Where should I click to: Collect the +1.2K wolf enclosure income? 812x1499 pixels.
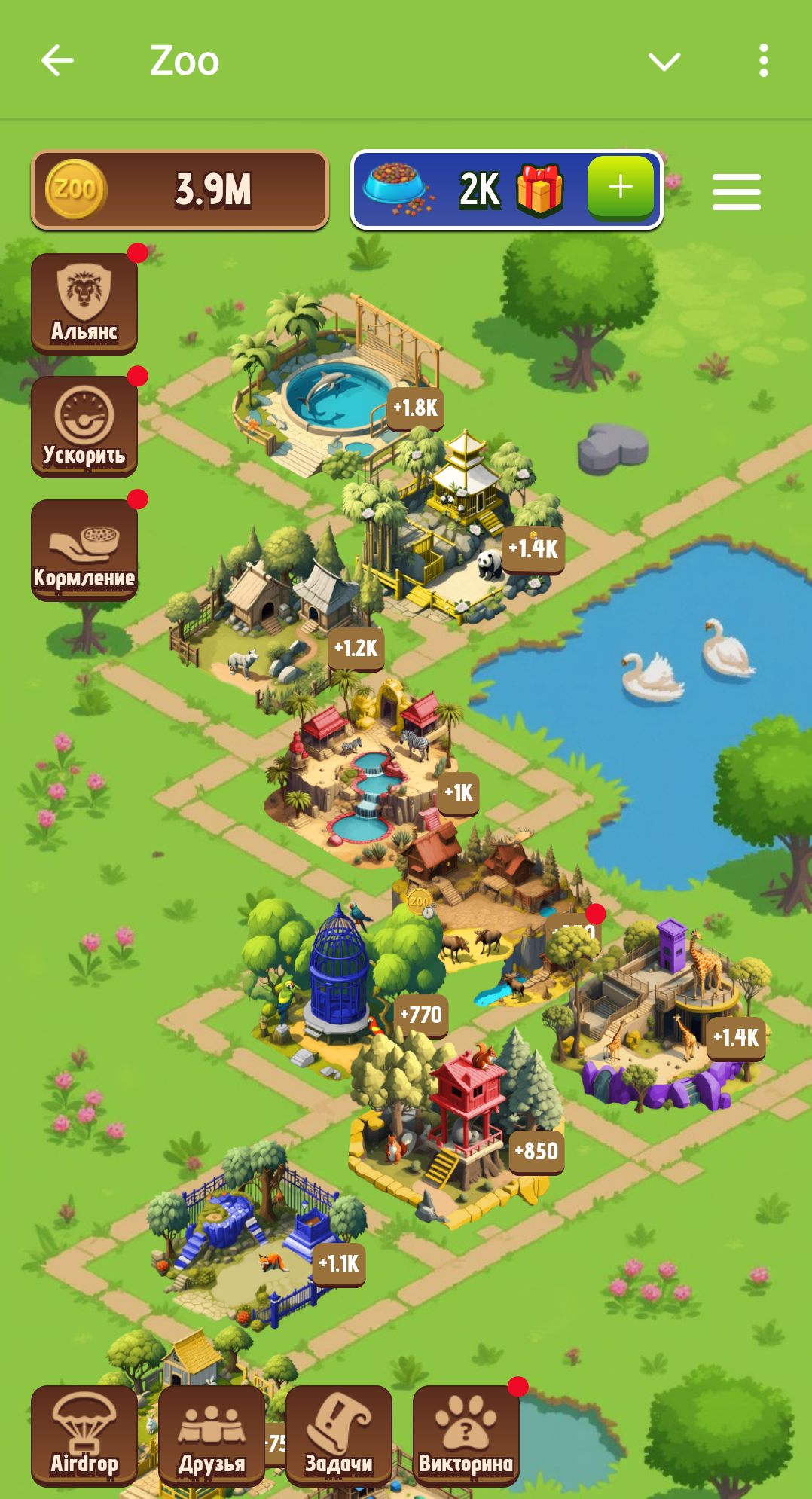(356, 648)
